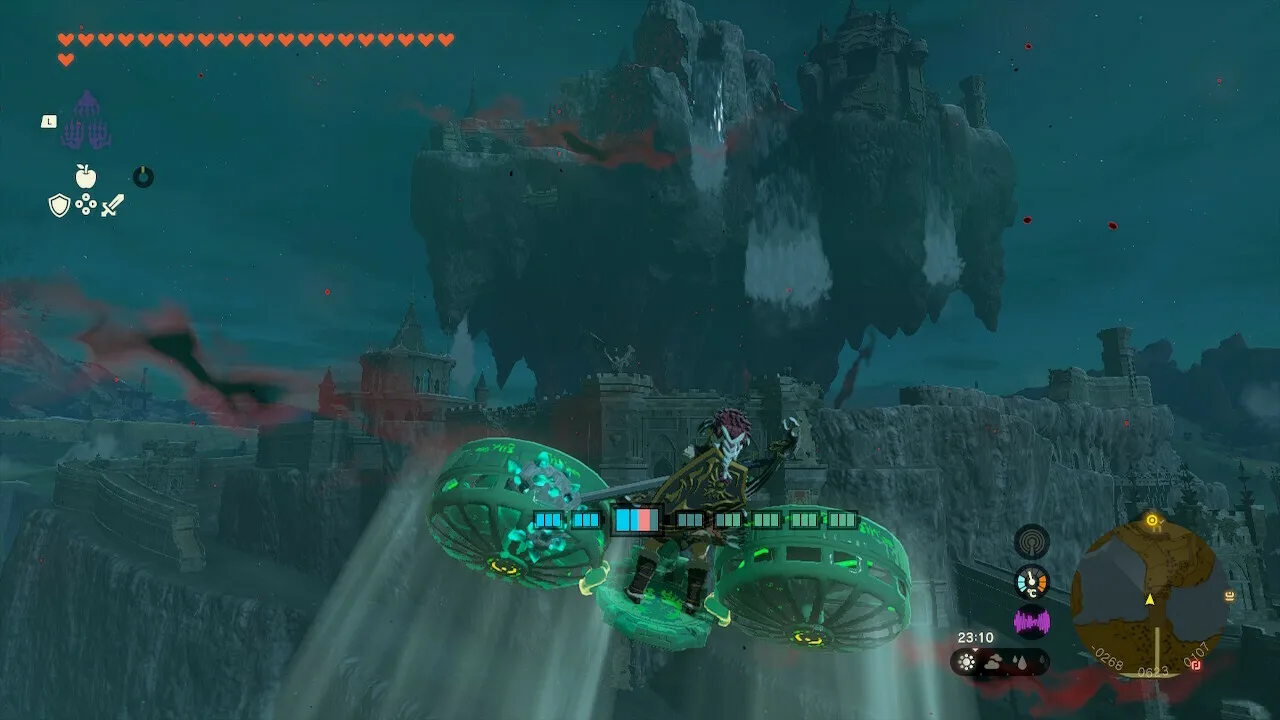The width and height of the screenshot is (1280, 720).
Task: Check the temperature gauge icon
Action: click(x=1031, y=581)
